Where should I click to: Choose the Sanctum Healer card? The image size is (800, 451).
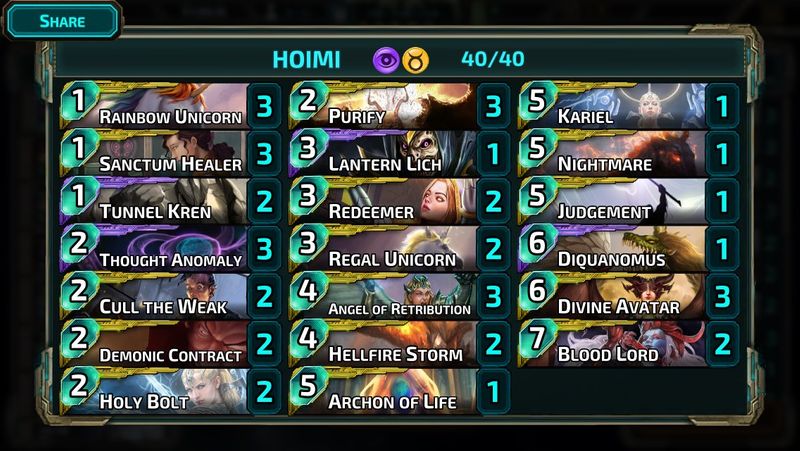point(160,154)
